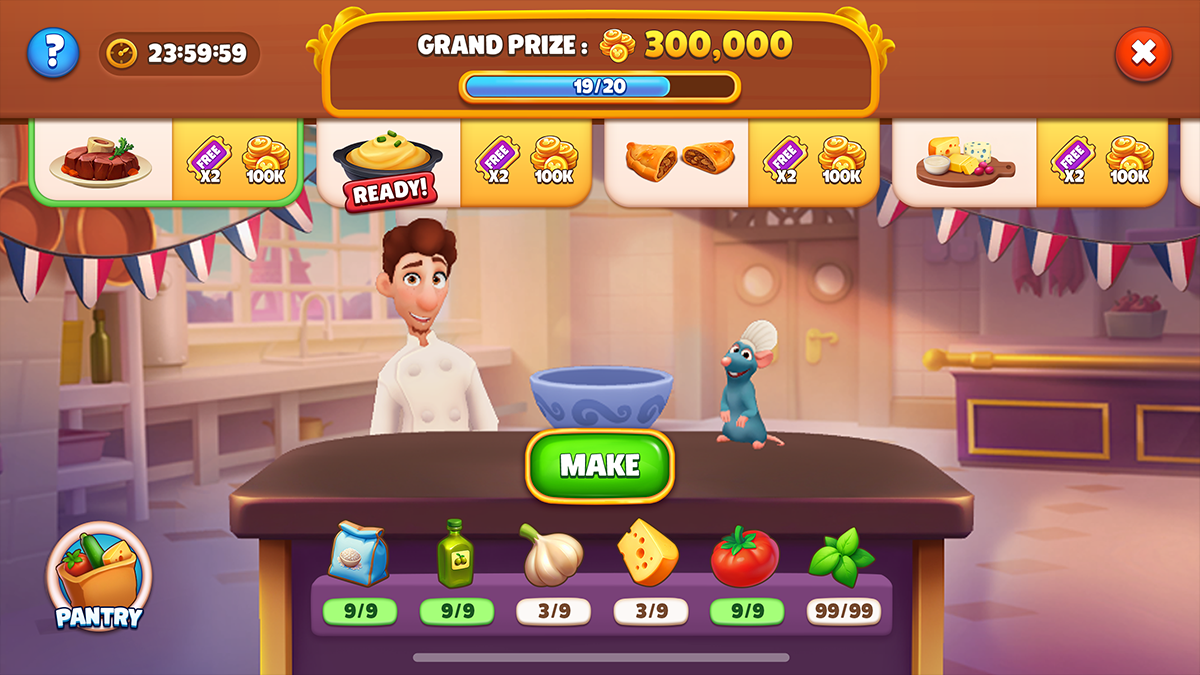The width and height of the screenshot is (1200, 675).
Task: Close the cooking event screen
Action: 1143,53
